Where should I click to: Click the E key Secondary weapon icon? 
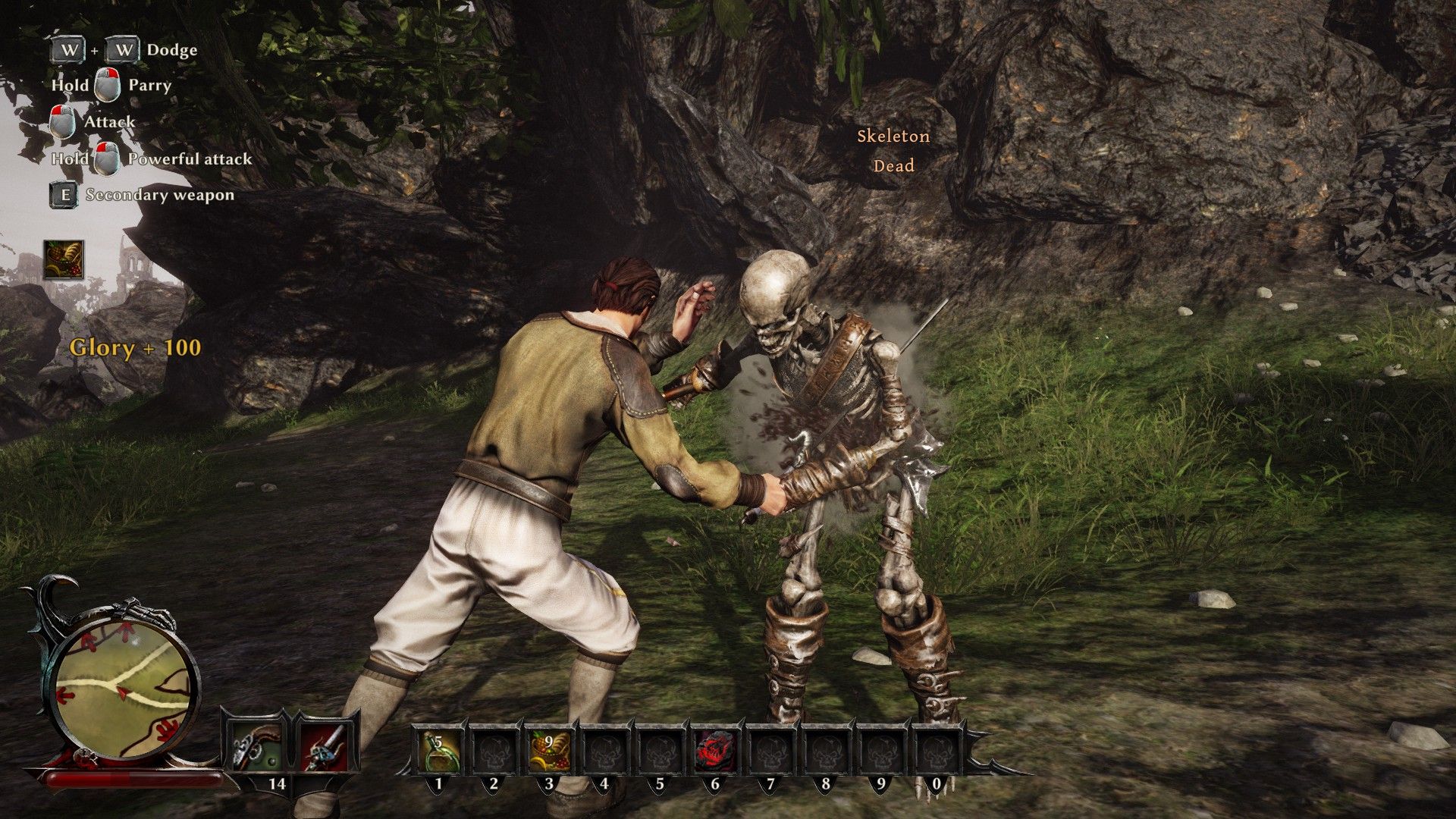(63, 196)
